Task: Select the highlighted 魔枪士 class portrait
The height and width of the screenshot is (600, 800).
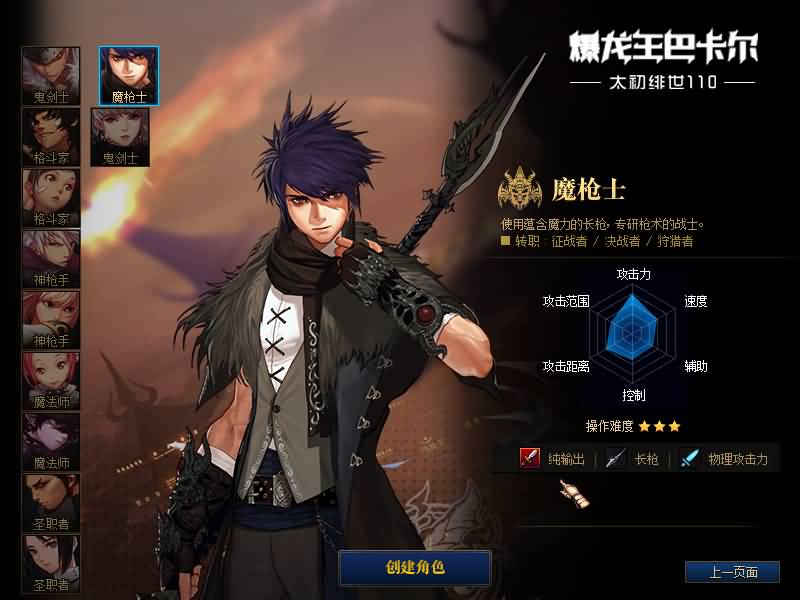Action: [x=128, y=75]
